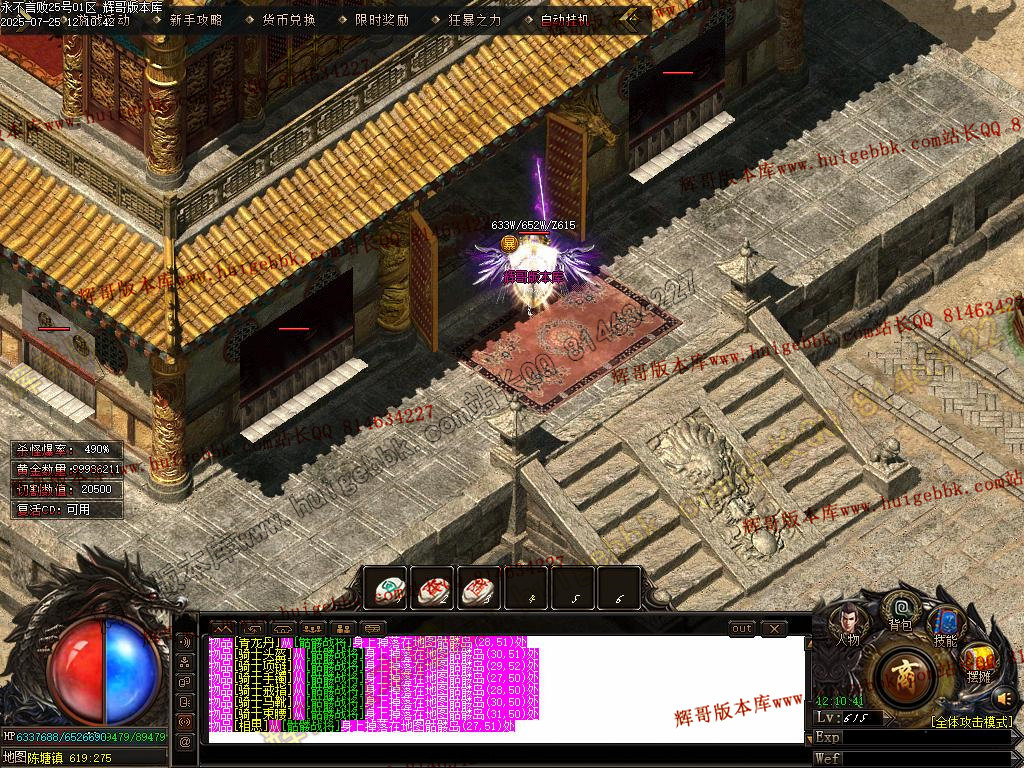Click the chat window 'out' button
Viewport: 1024px width, 768px height.
tap(741, 628)
